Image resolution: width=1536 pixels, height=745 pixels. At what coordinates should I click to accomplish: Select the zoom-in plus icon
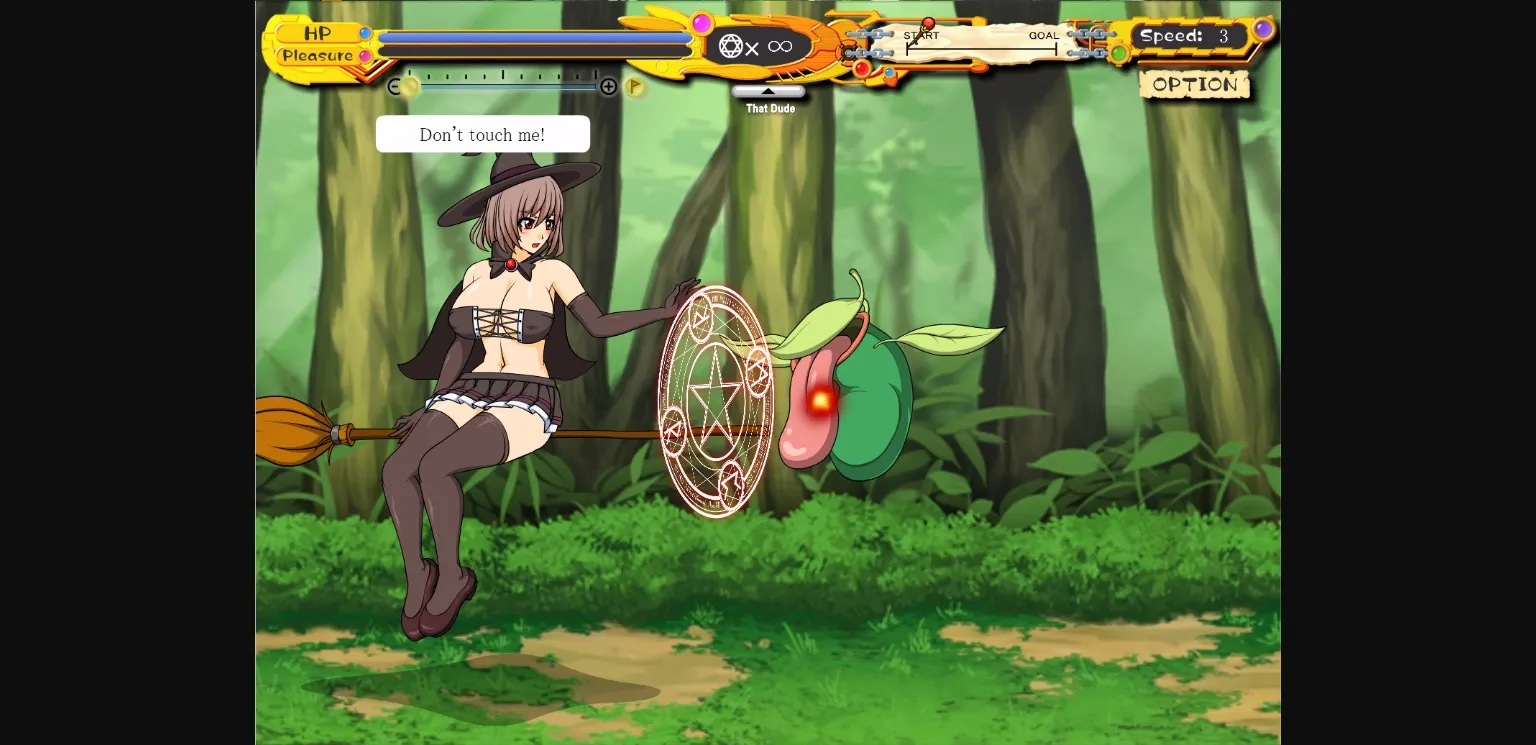(609, 86)
